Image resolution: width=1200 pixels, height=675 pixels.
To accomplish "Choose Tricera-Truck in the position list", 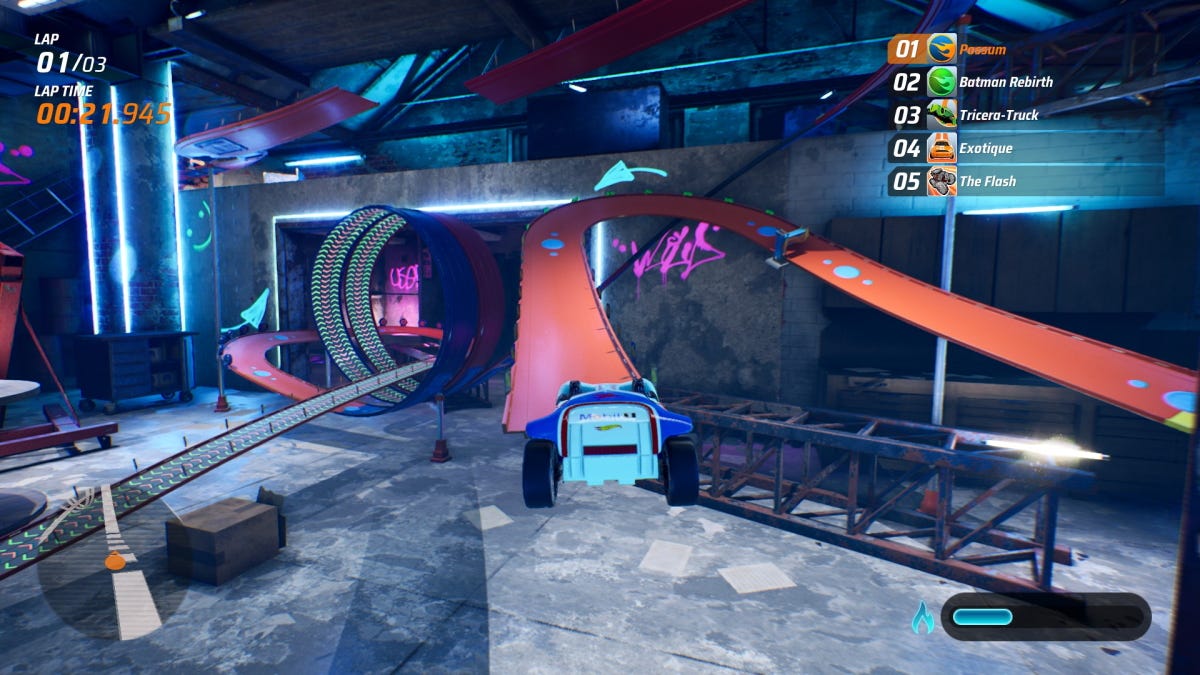I will pos(998,115).
